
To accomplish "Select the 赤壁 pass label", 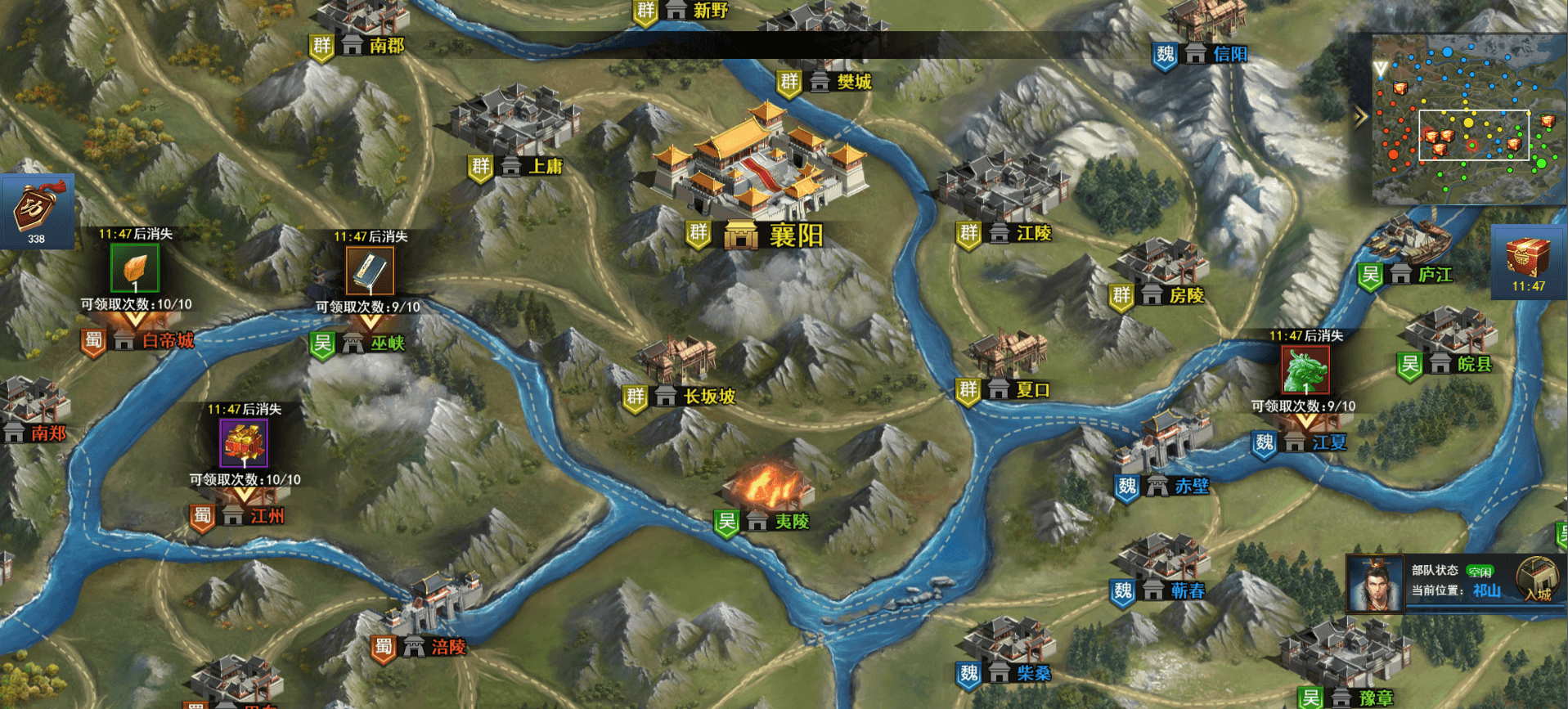I will click(x=1191, y=487).
